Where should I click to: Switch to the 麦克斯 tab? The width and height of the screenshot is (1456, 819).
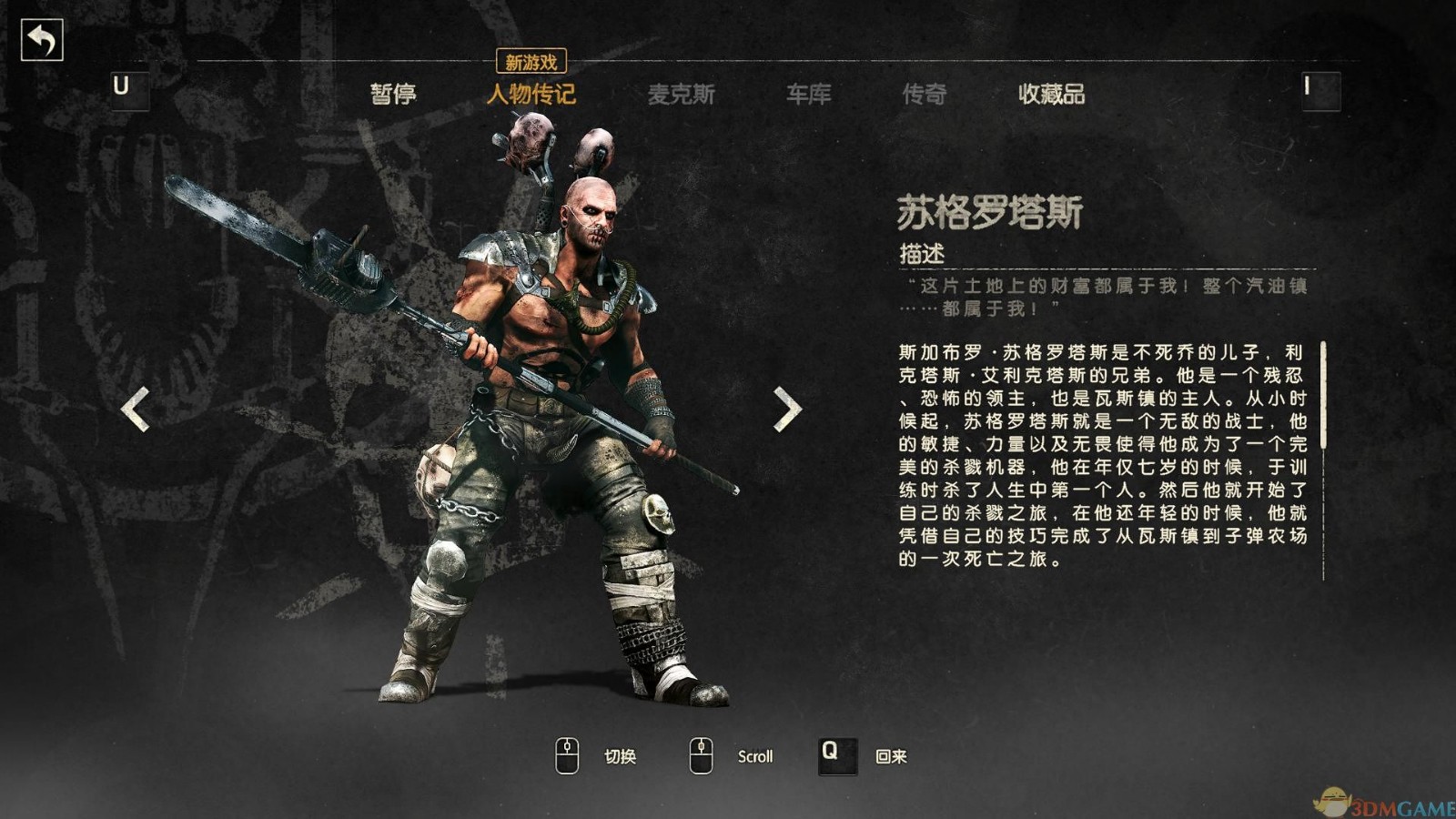(682, 93)
